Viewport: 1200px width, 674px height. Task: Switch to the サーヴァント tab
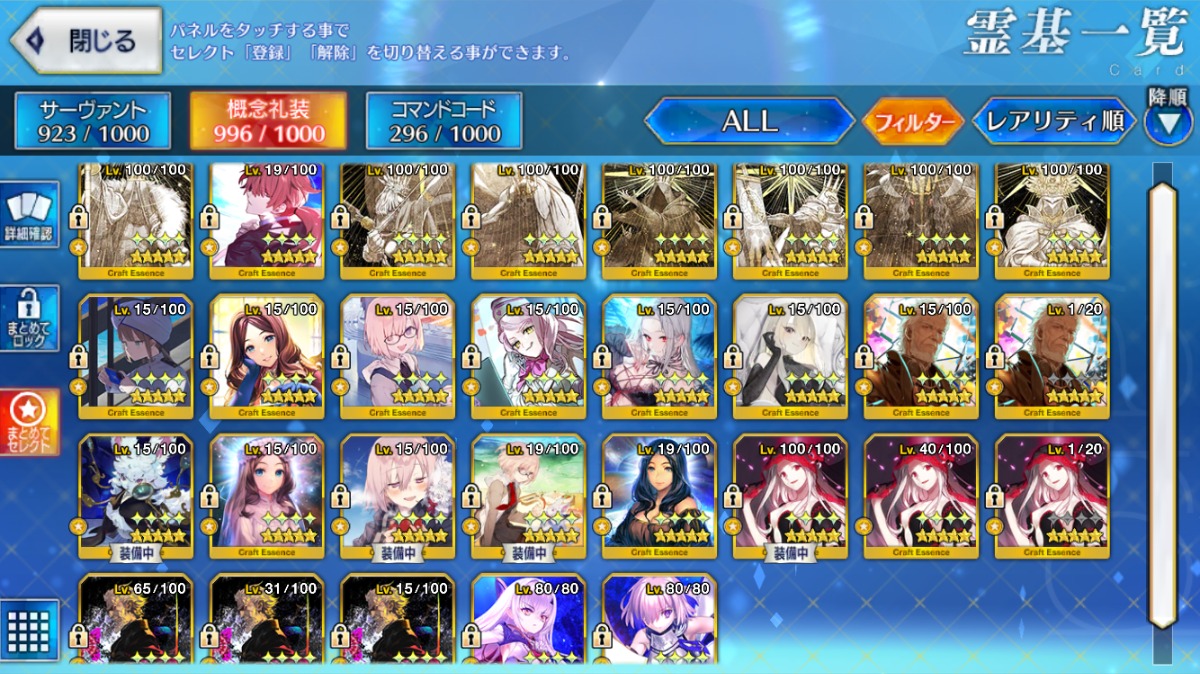(x=93, y=121)
